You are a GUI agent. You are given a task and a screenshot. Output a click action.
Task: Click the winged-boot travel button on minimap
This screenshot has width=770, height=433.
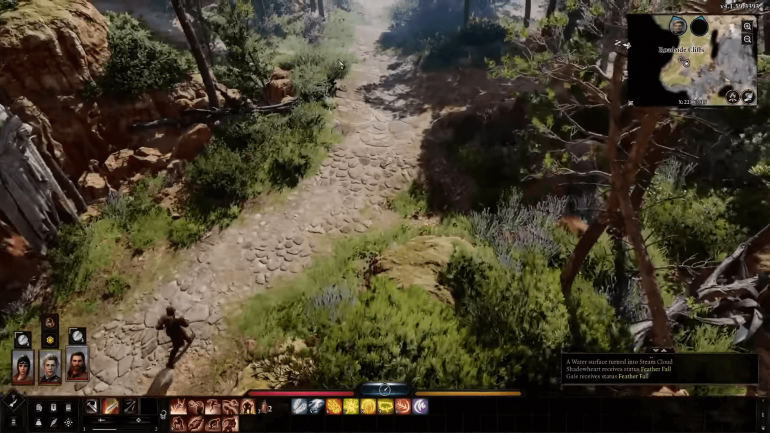[x=747, y=97]
